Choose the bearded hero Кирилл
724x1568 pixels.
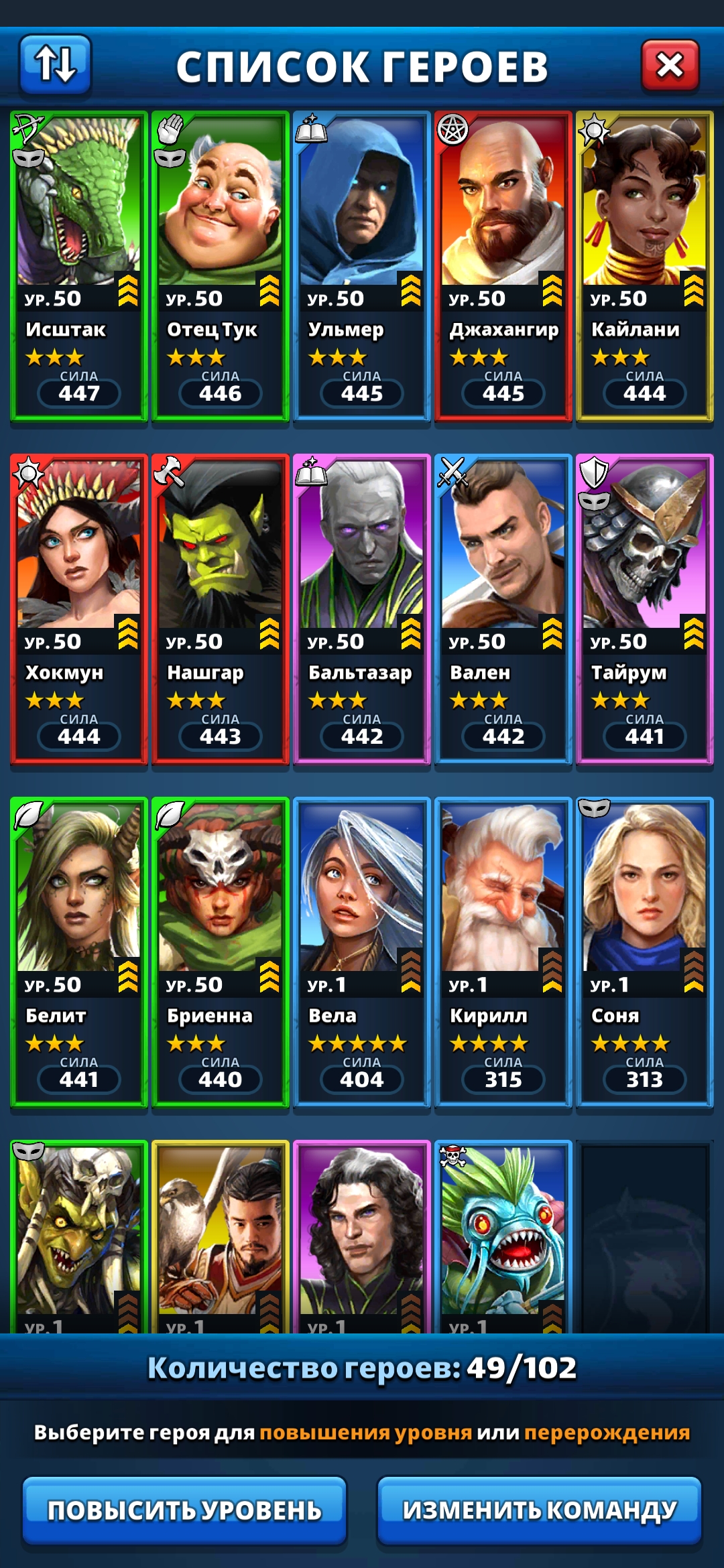pyautogui.click(x=503, y=952)
